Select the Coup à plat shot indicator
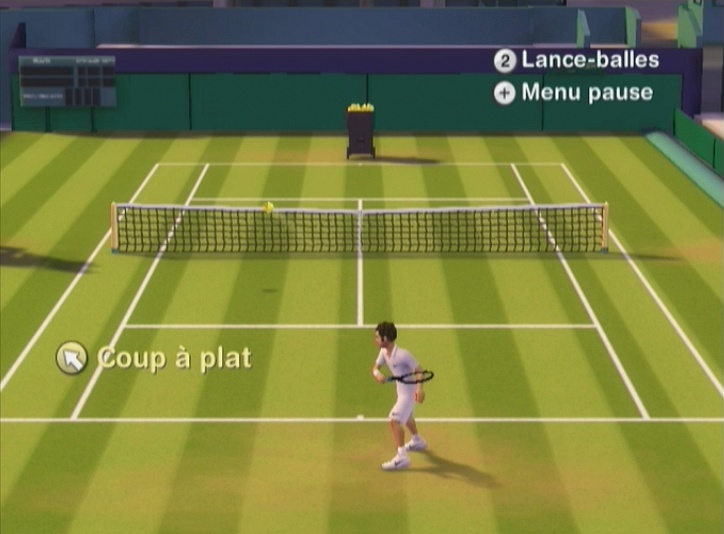Screen dimensions: 724x534 (x=155, y=358)
